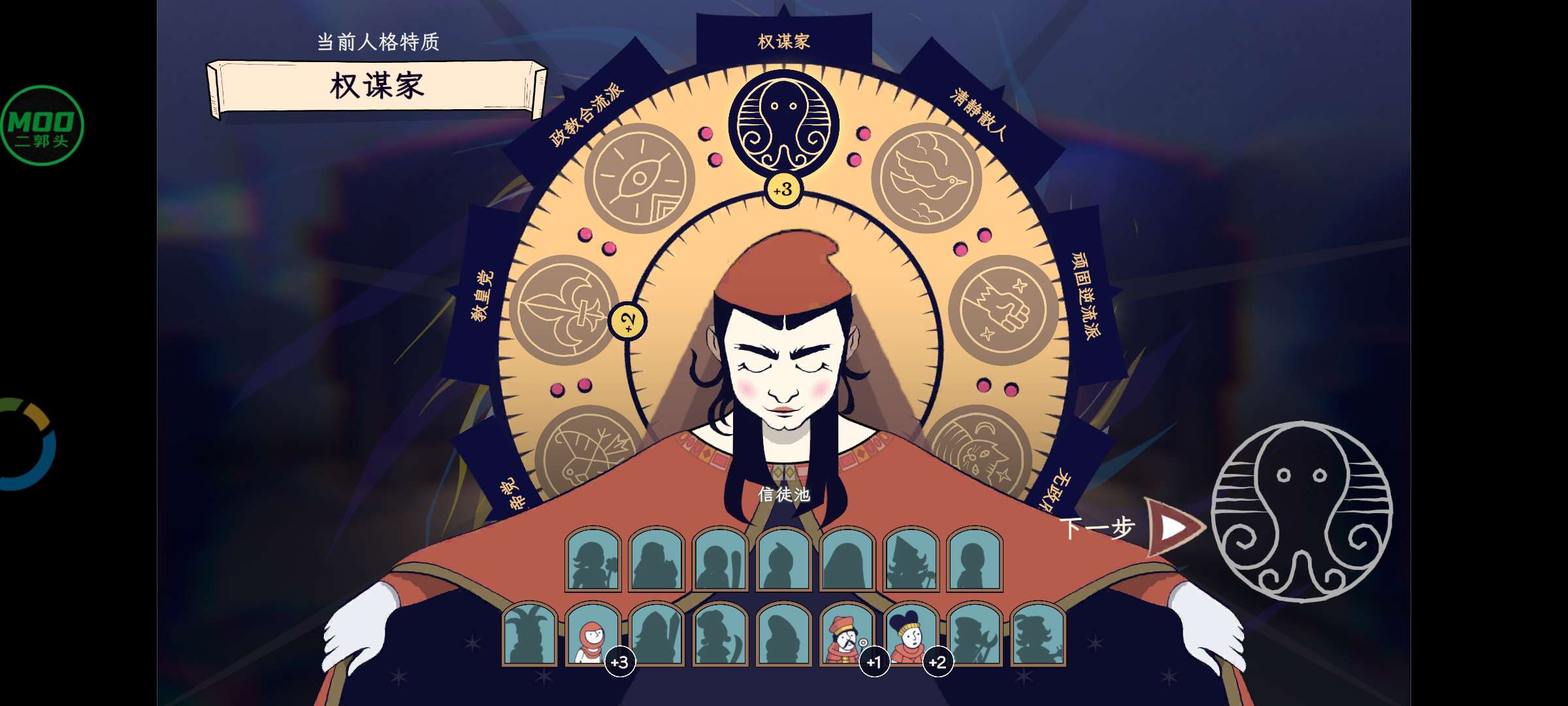Click the MOO 二郭头 watermark logo
Image resolution: width=1568 pixels, height=706 pixels.
[x=42, y=124]
